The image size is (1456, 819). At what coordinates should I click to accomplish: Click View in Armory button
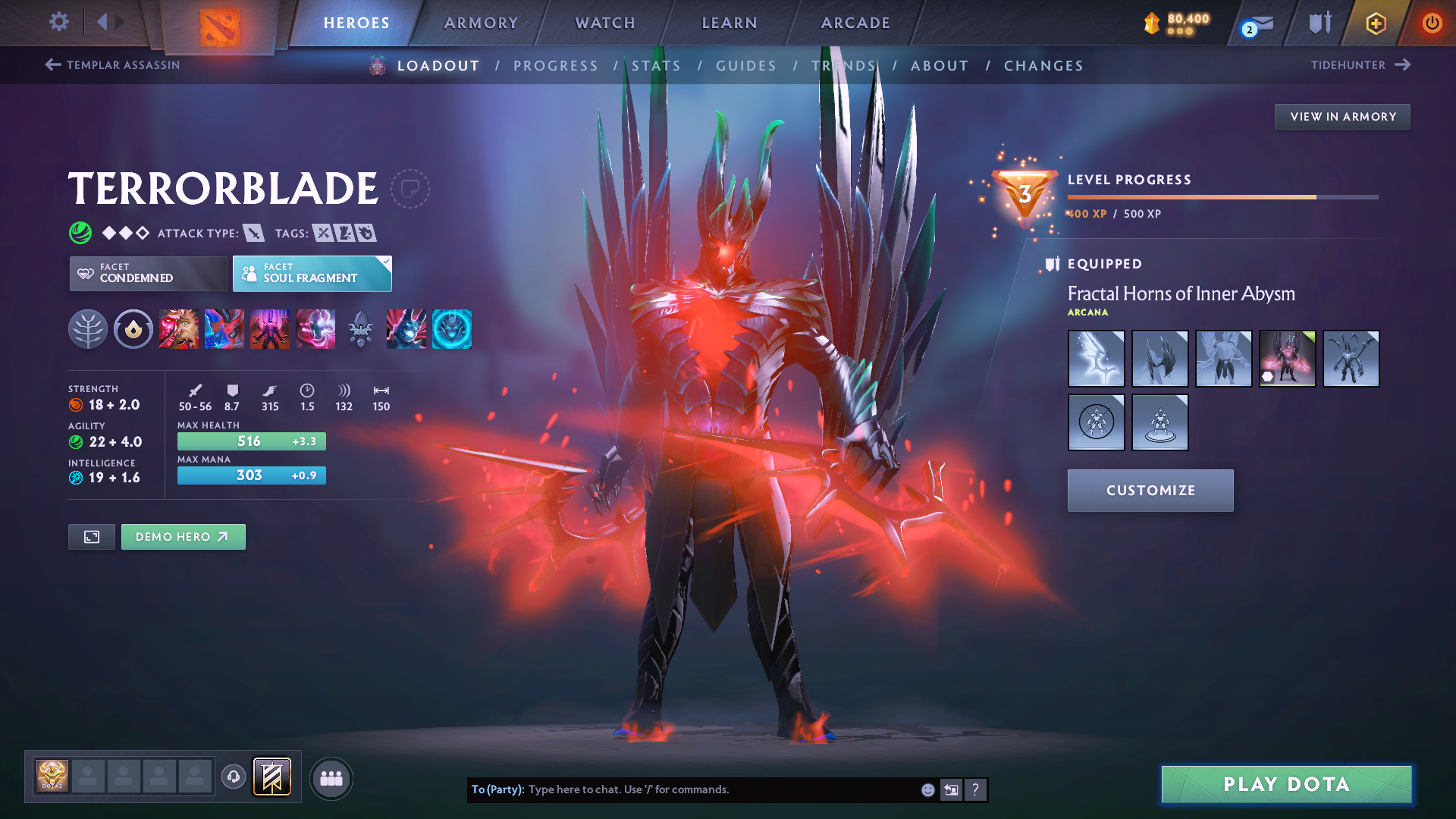point(1342,117)
